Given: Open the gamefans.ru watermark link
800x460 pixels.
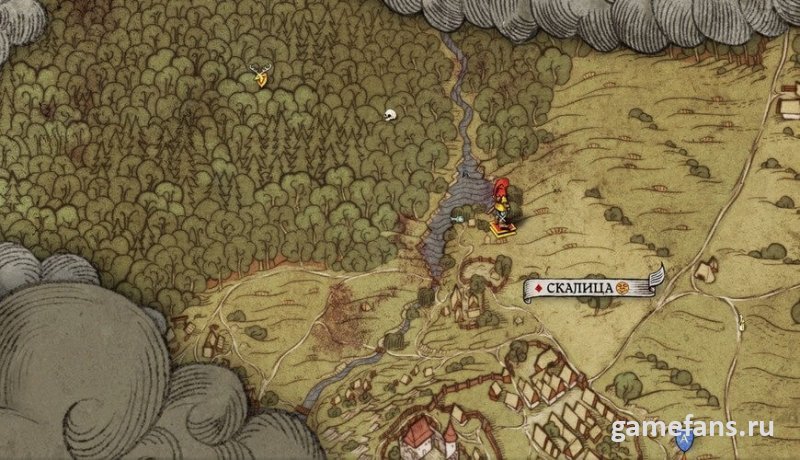Looking at the screenshot, I should [x=692, y=427].
